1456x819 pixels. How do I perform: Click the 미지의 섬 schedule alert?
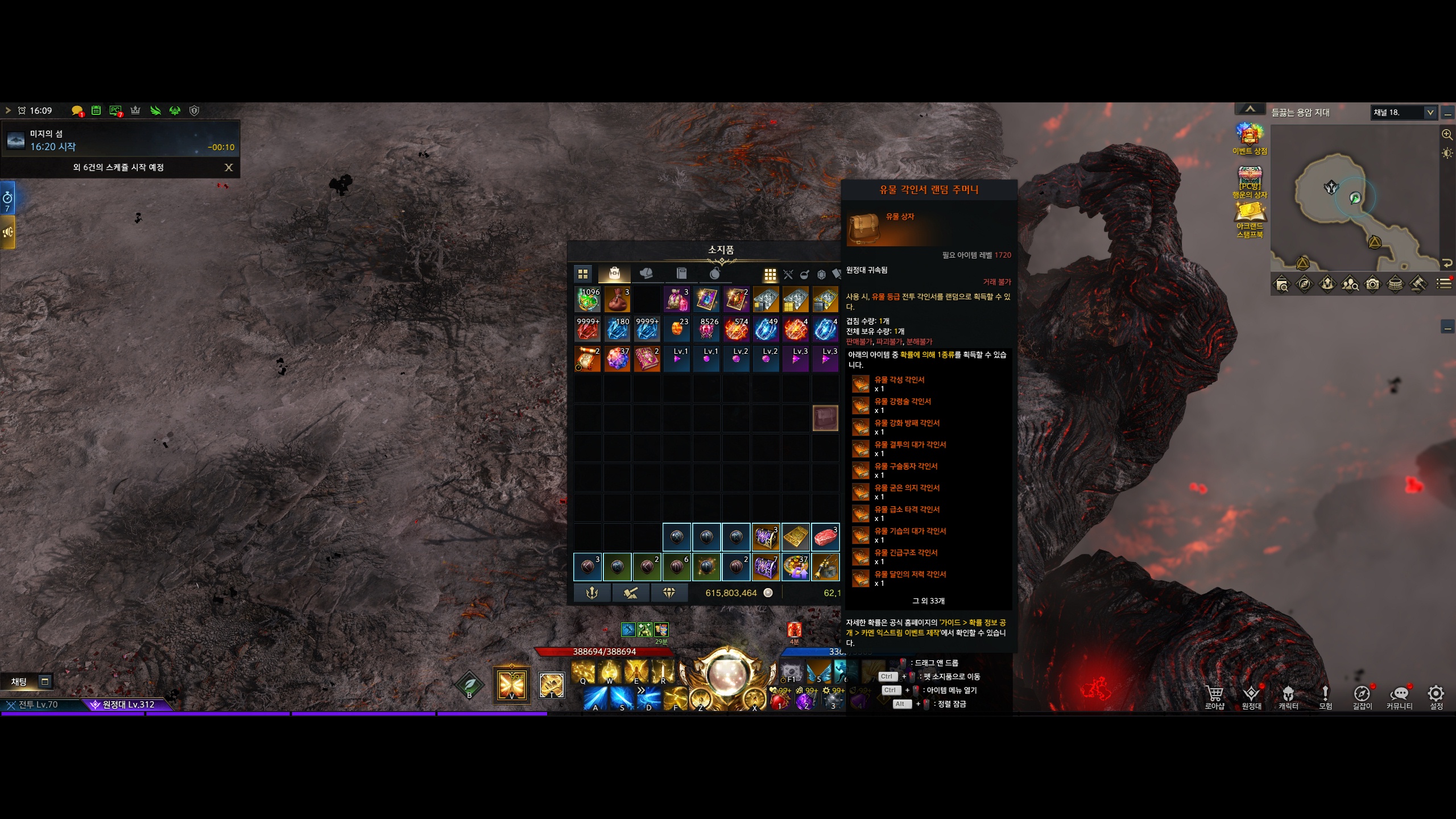coord(119,140)
